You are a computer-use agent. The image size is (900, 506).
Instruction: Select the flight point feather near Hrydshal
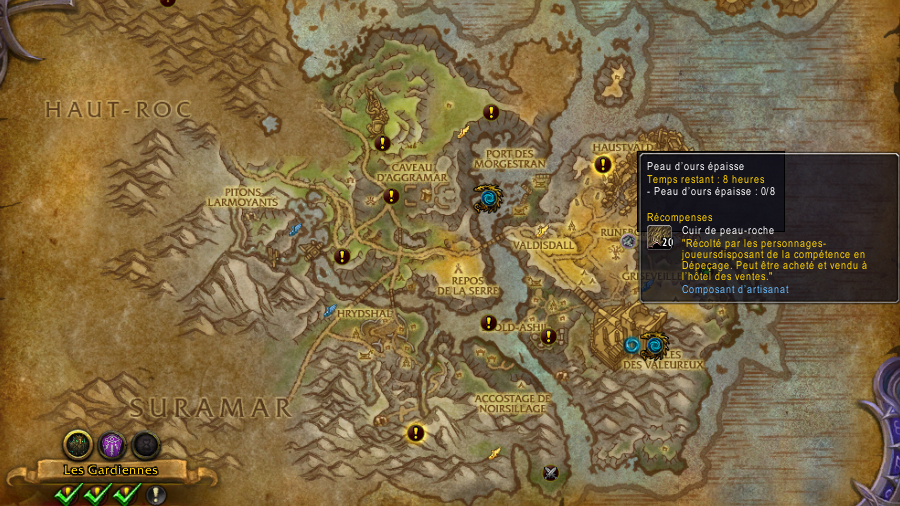[329, 311]
